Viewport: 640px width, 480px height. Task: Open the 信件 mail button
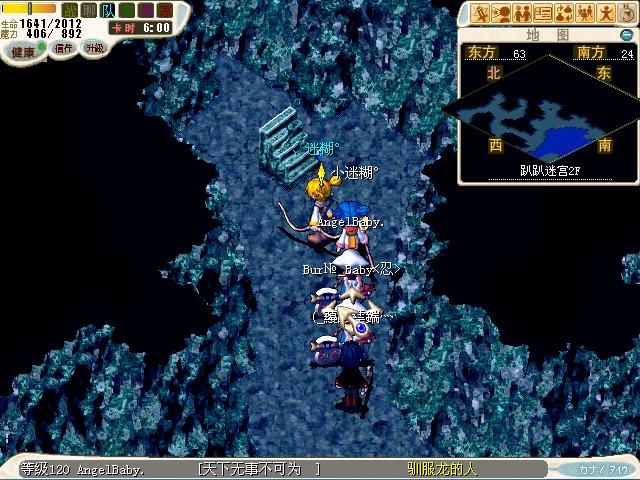coord(64,48)
